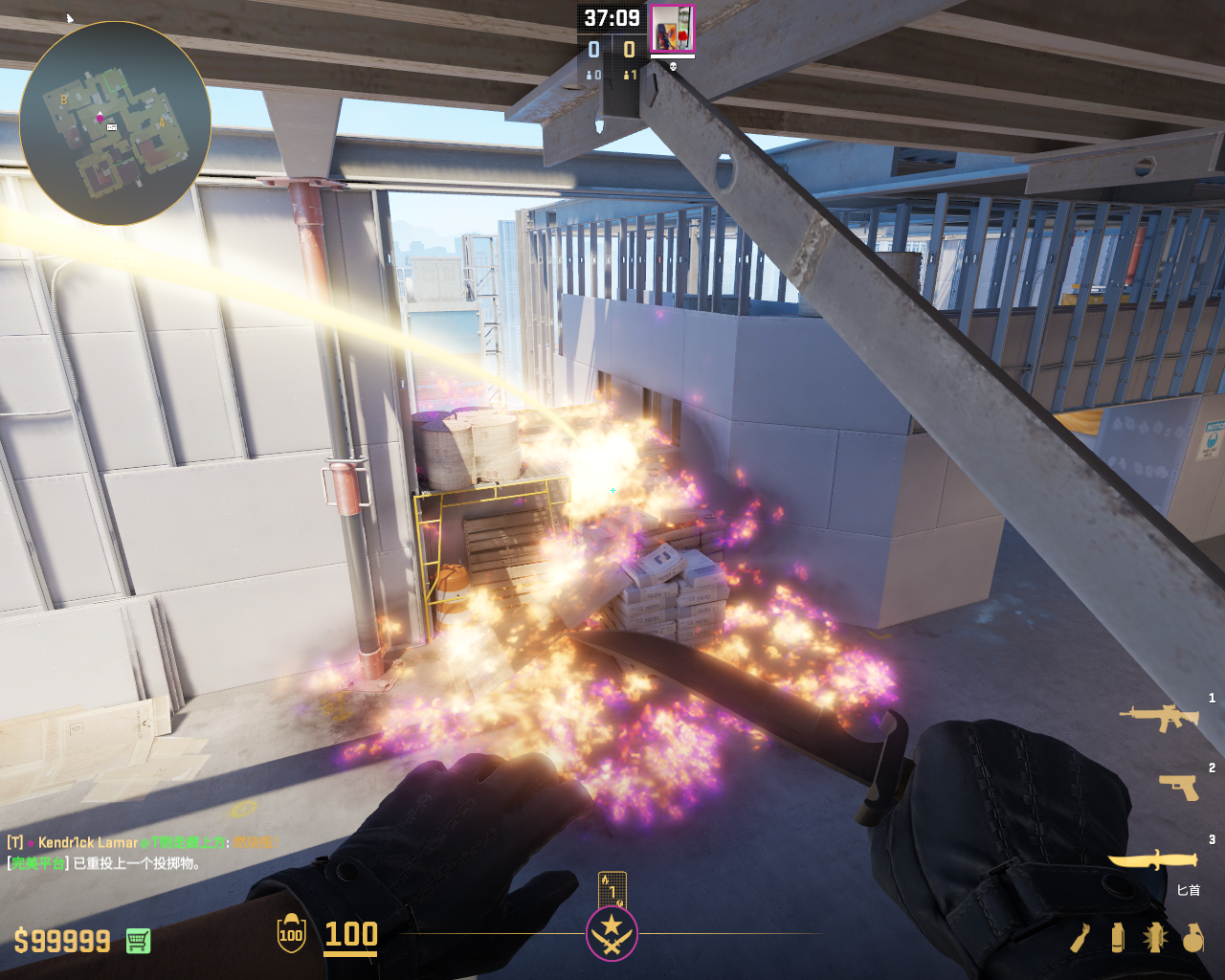This screenshot has width=1225, height=980.
Task: Select the knife in weapon slot 3
Action: point(1153,859)
